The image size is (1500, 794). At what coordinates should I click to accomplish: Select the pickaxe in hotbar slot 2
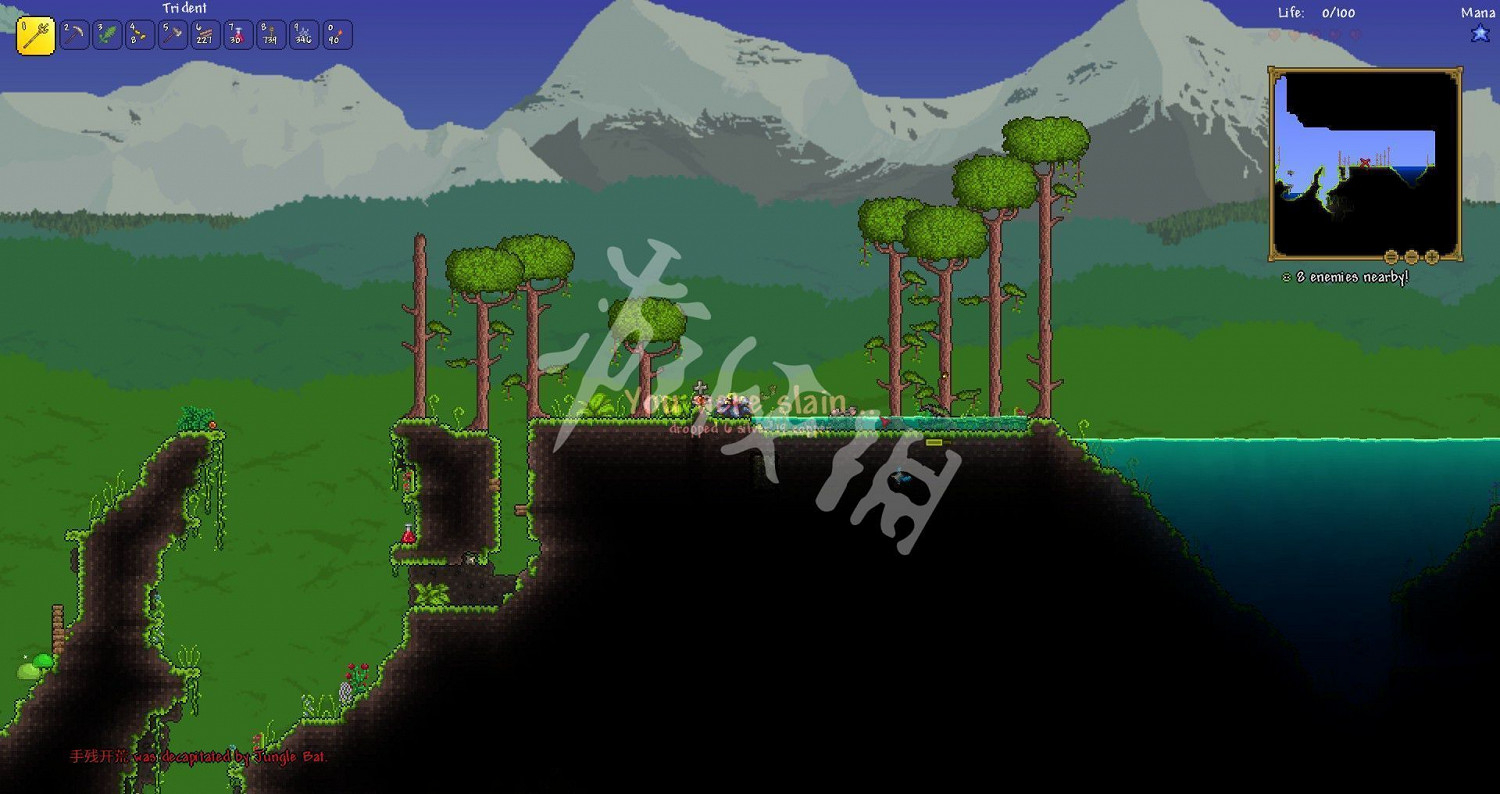[x=73, y=34]
